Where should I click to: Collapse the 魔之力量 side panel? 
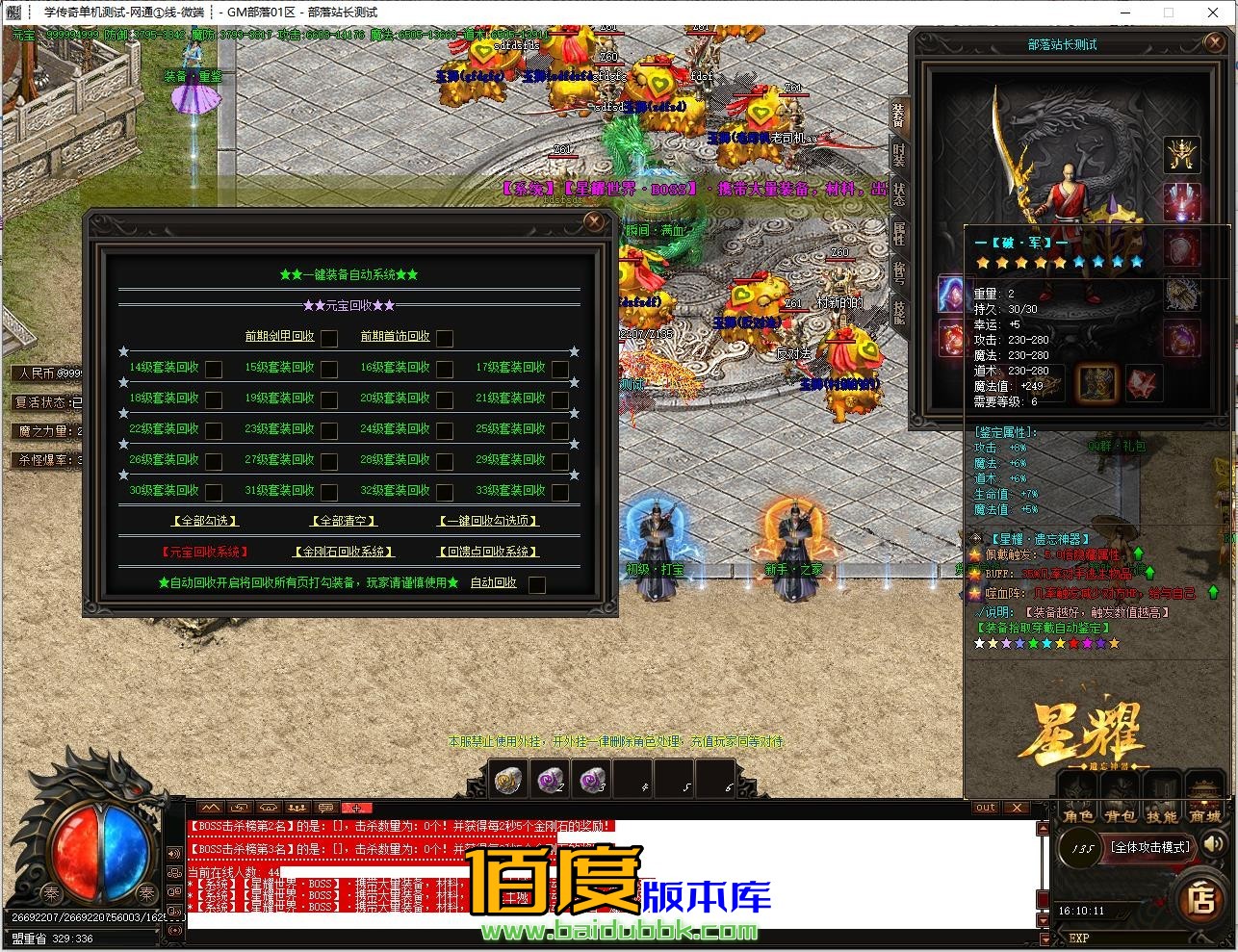[43, 431]
